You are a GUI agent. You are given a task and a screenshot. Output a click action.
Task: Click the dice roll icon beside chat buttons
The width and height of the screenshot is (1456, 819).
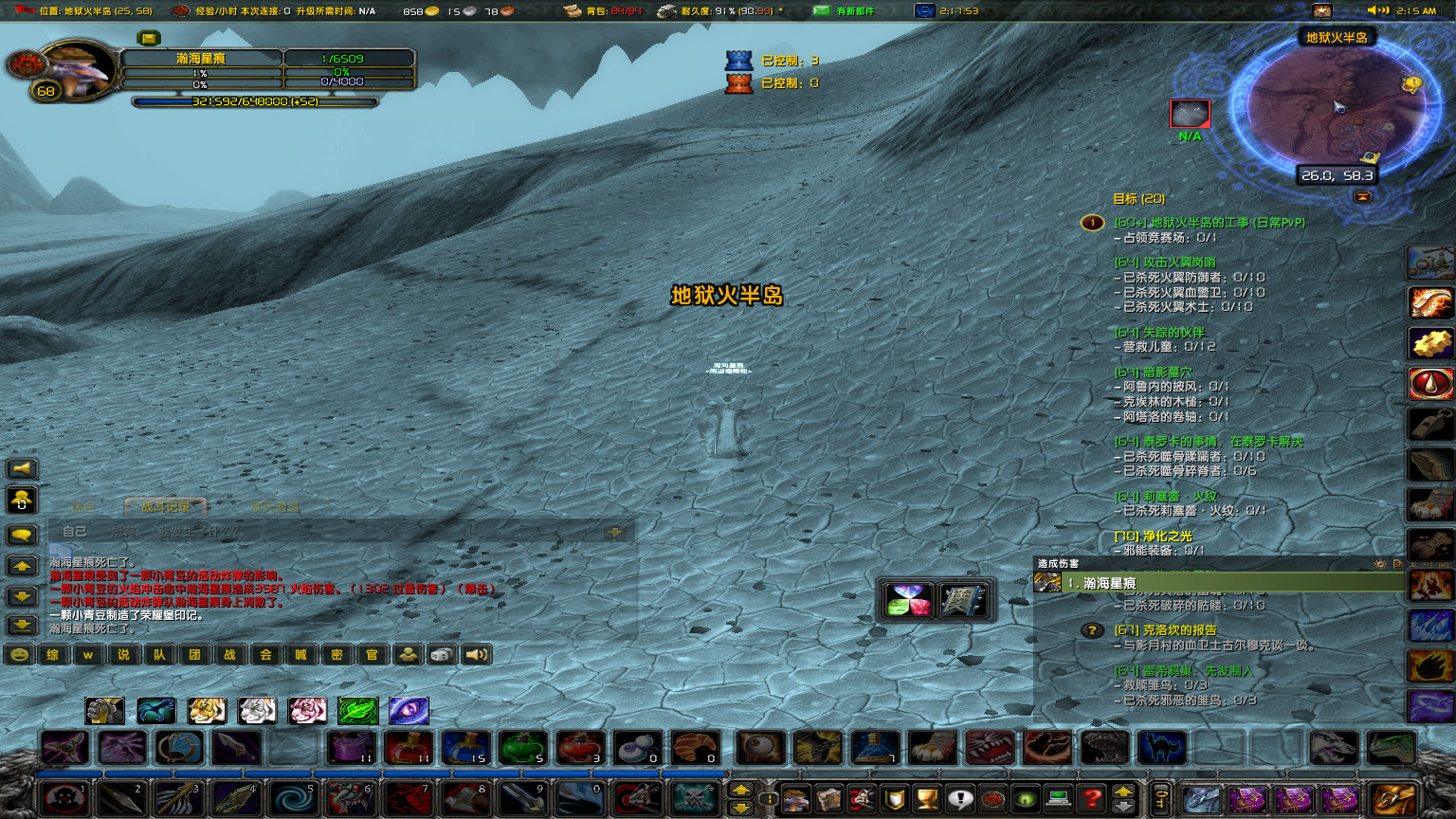point(442,654)
